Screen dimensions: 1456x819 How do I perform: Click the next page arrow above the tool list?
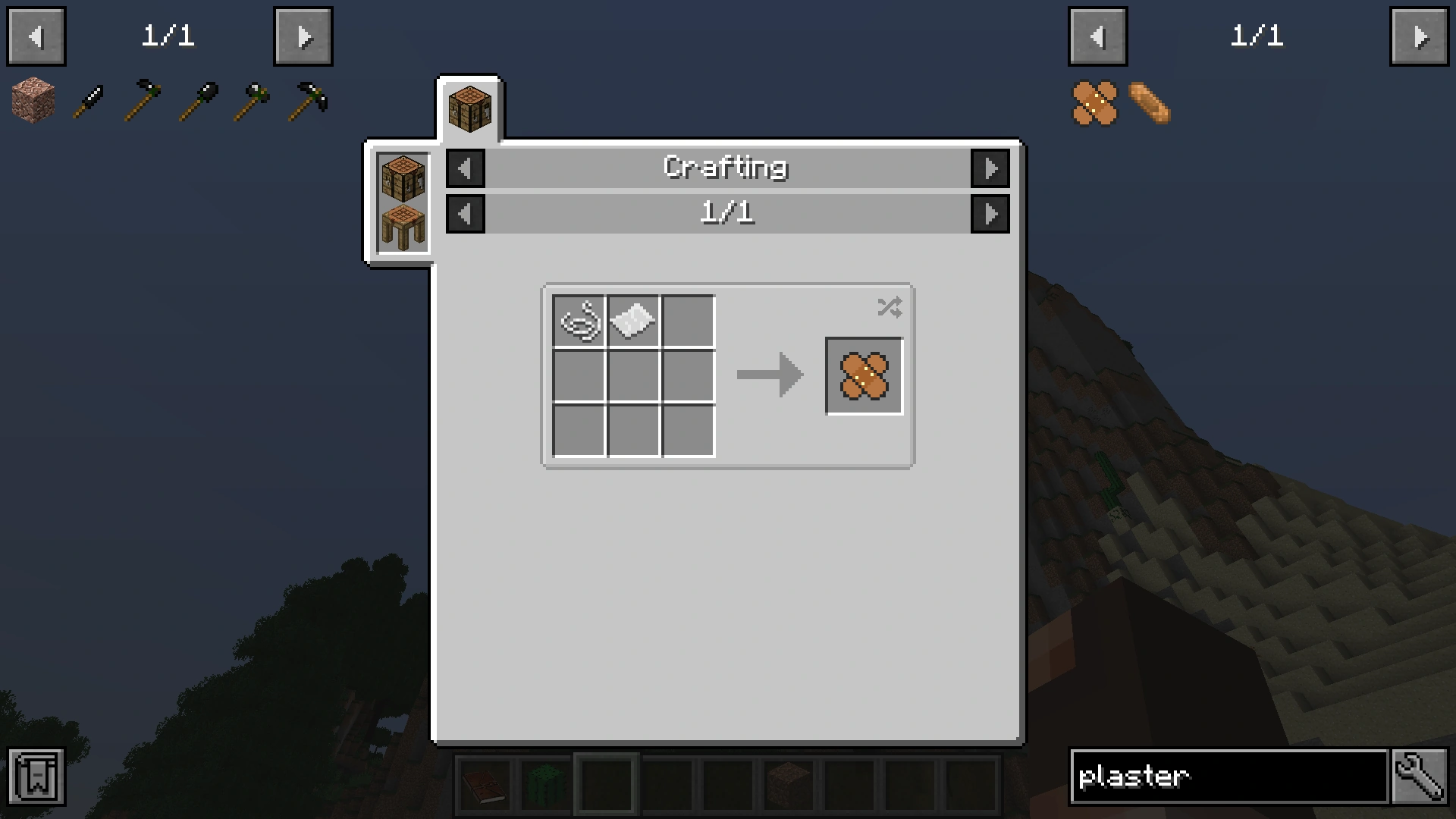click(x=303, y=36)
